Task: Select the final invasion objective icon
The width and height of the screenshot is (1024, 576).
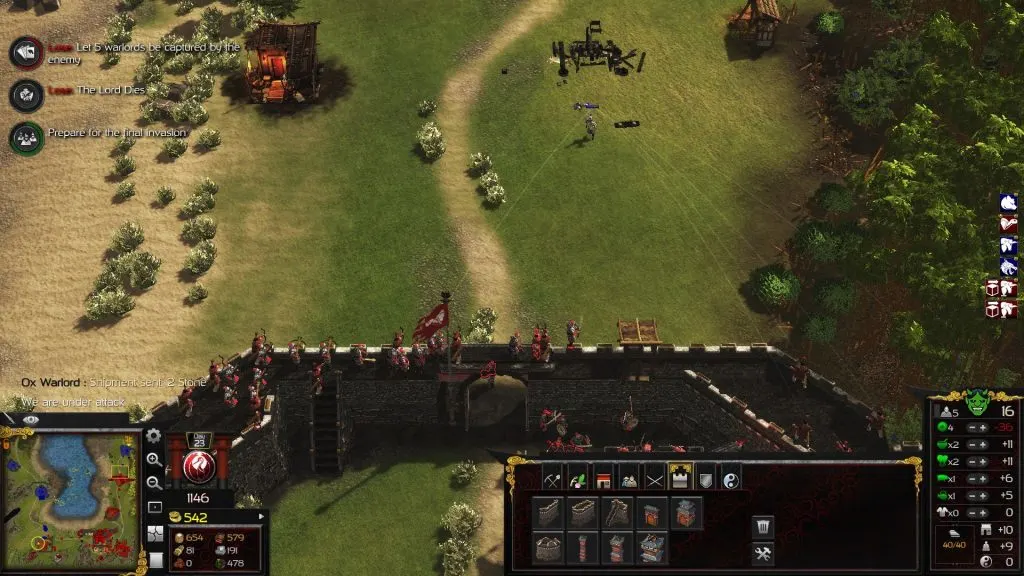Action: [x=26, y=137]
